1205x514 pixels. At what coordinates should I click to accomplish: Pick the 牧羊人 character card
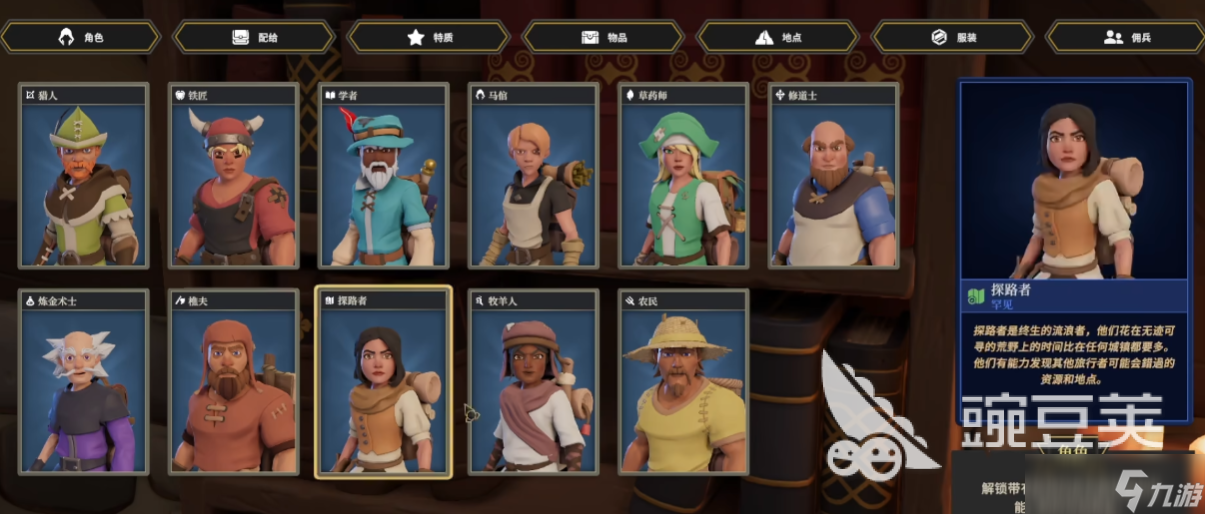[534, 383]
